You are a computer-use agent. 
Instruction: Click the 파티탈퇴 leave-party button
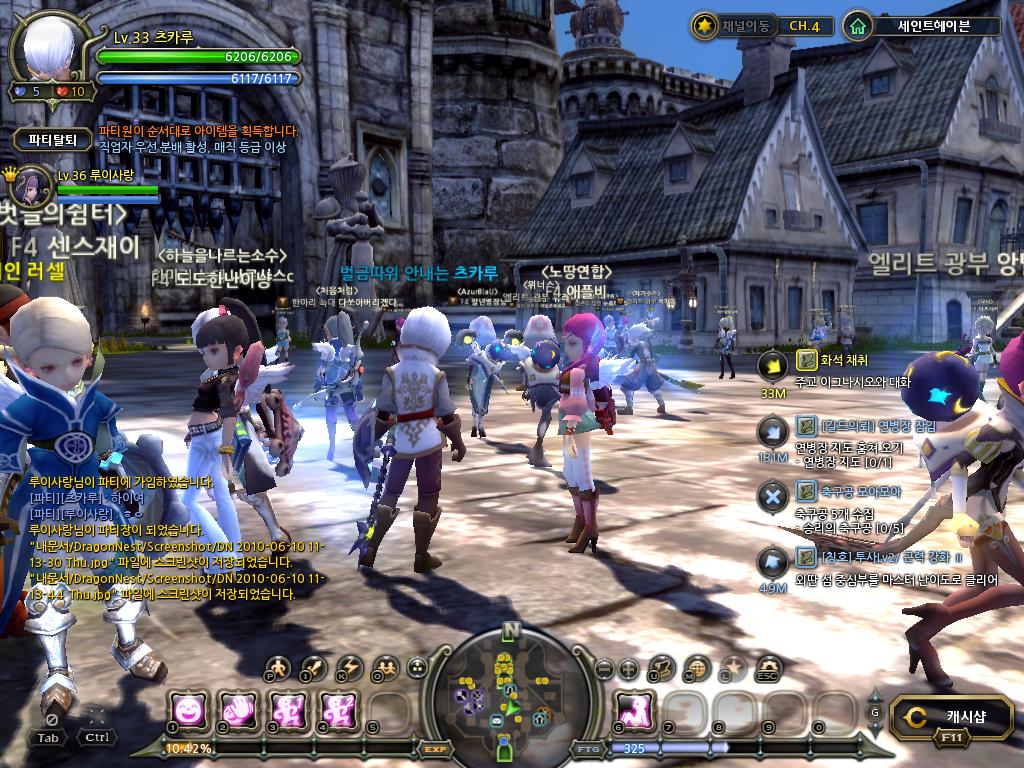pos(52,140)
